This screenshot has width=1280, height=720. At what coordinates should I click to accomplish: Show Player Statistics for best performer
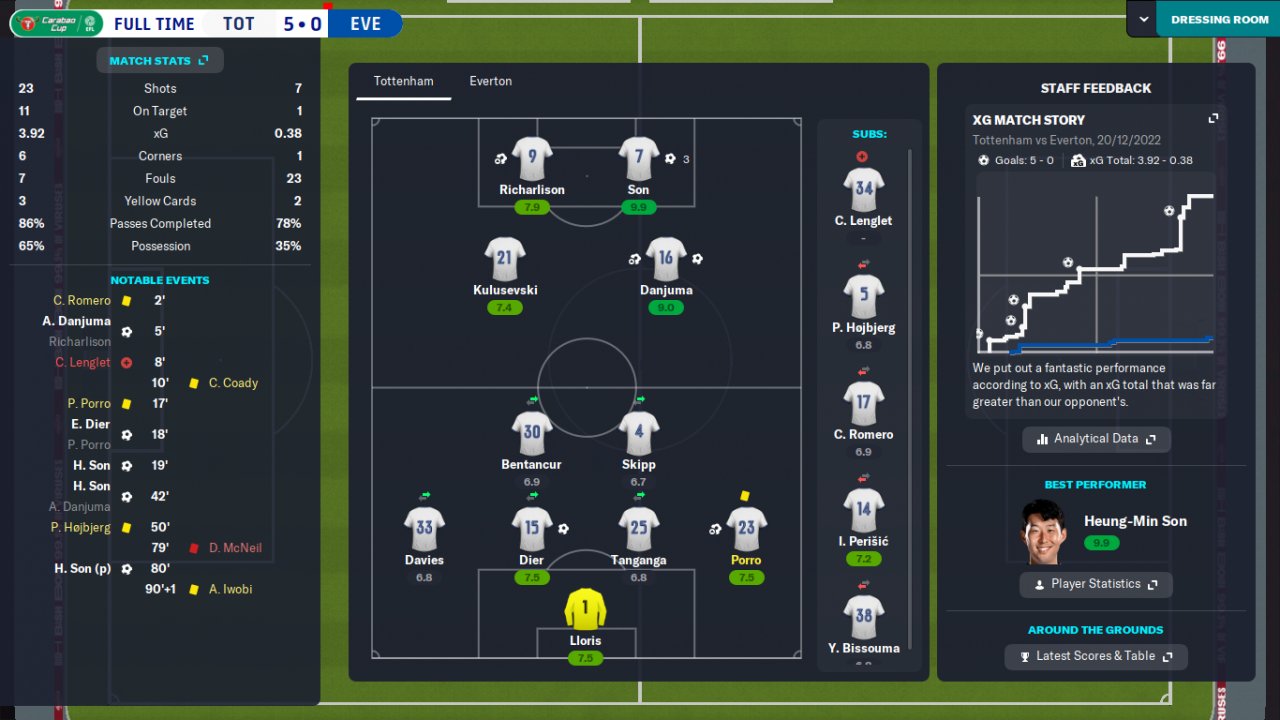[1096, 584]
